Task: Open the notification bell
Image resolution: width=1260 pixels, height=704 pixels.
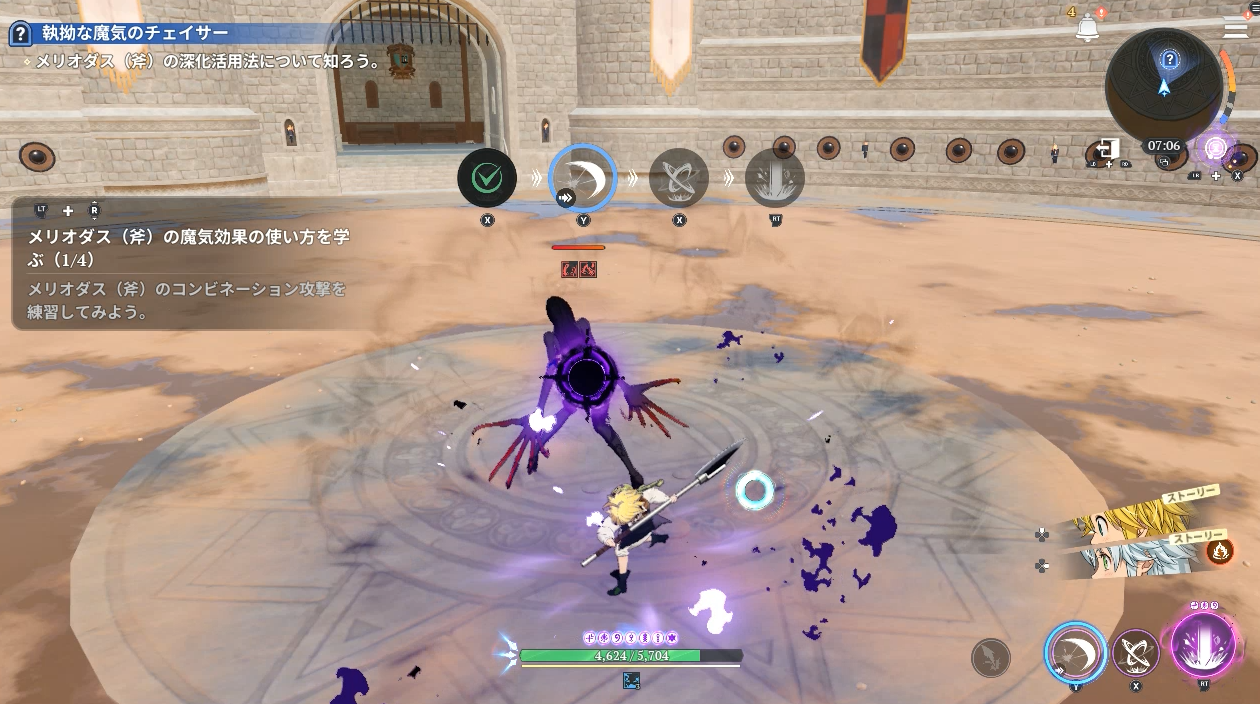Action: (x=1087, y=28)
